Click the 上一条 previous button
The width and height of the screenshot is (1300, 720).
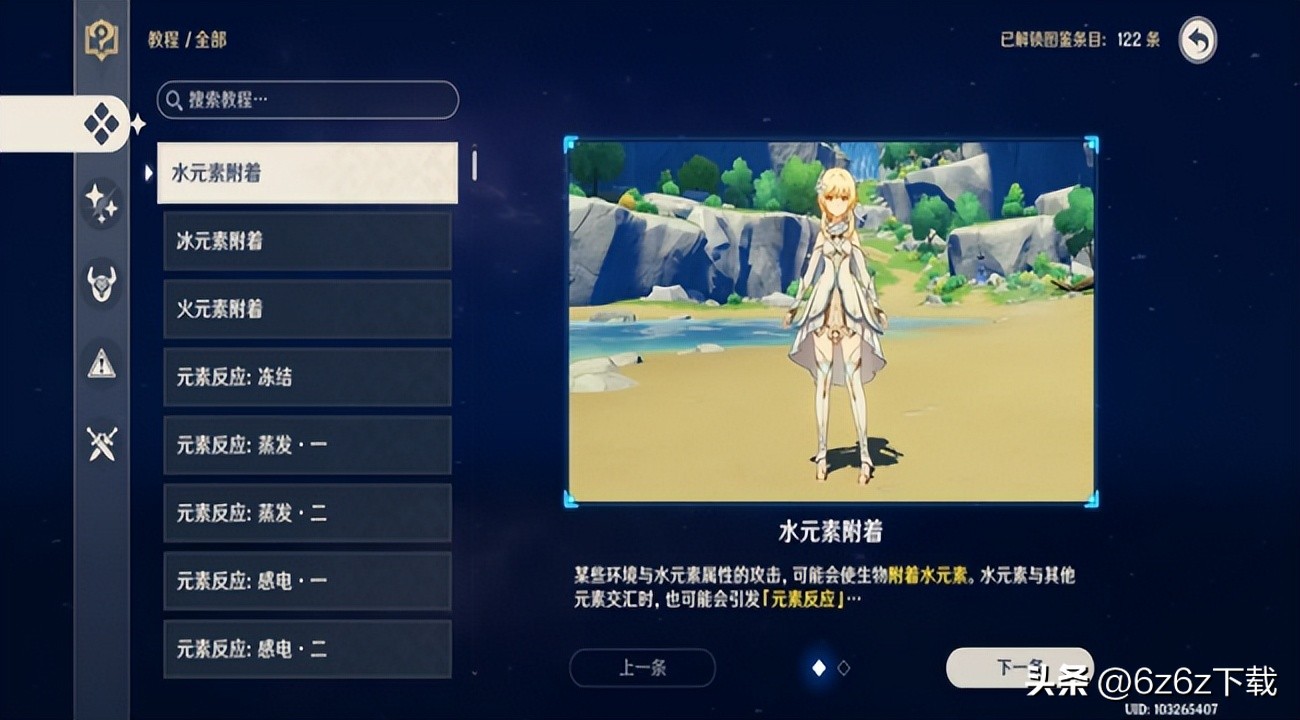point(642,667)
